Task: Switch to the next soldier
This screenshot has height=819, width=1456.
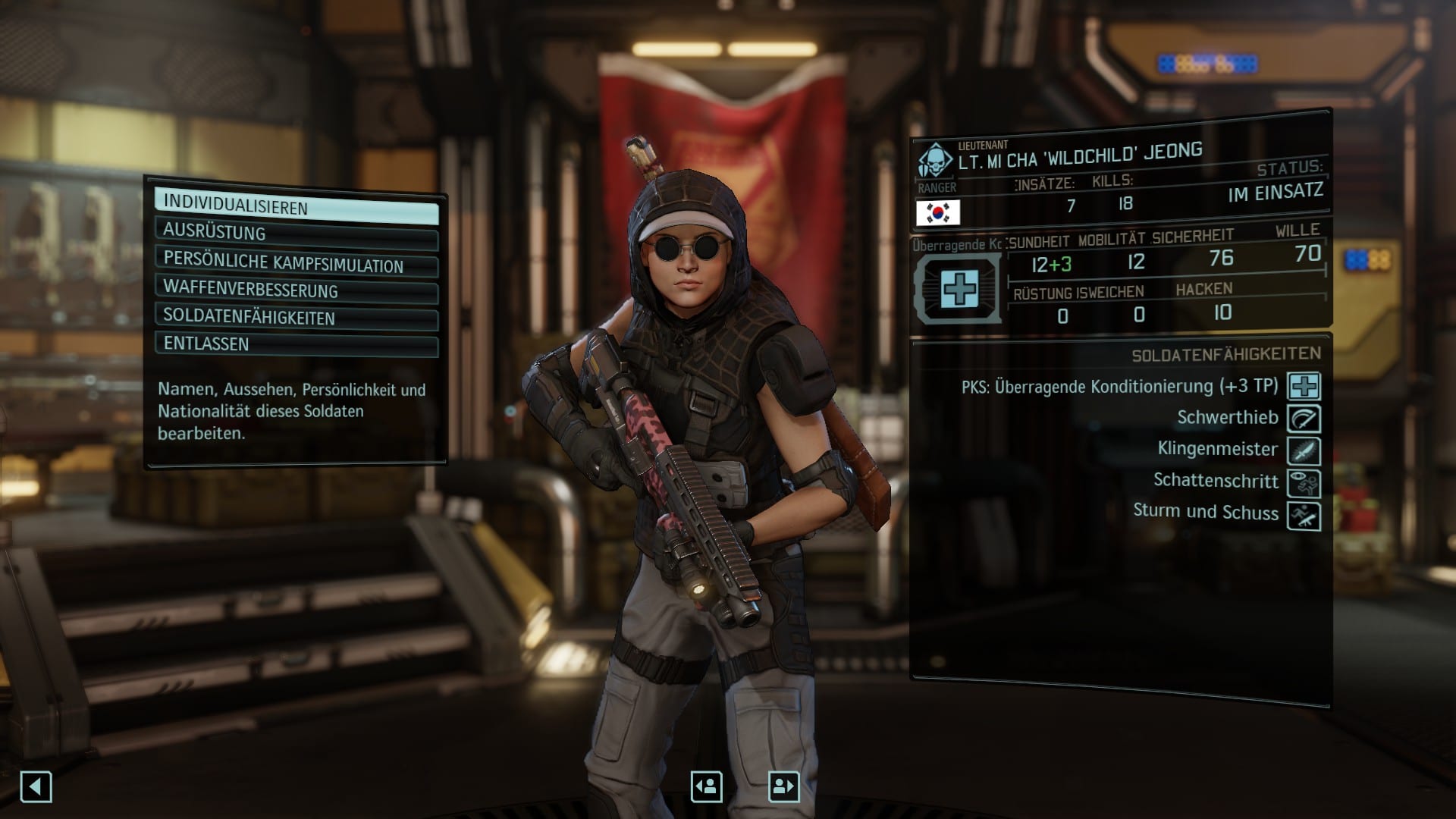Action: (x=783, y=786)
